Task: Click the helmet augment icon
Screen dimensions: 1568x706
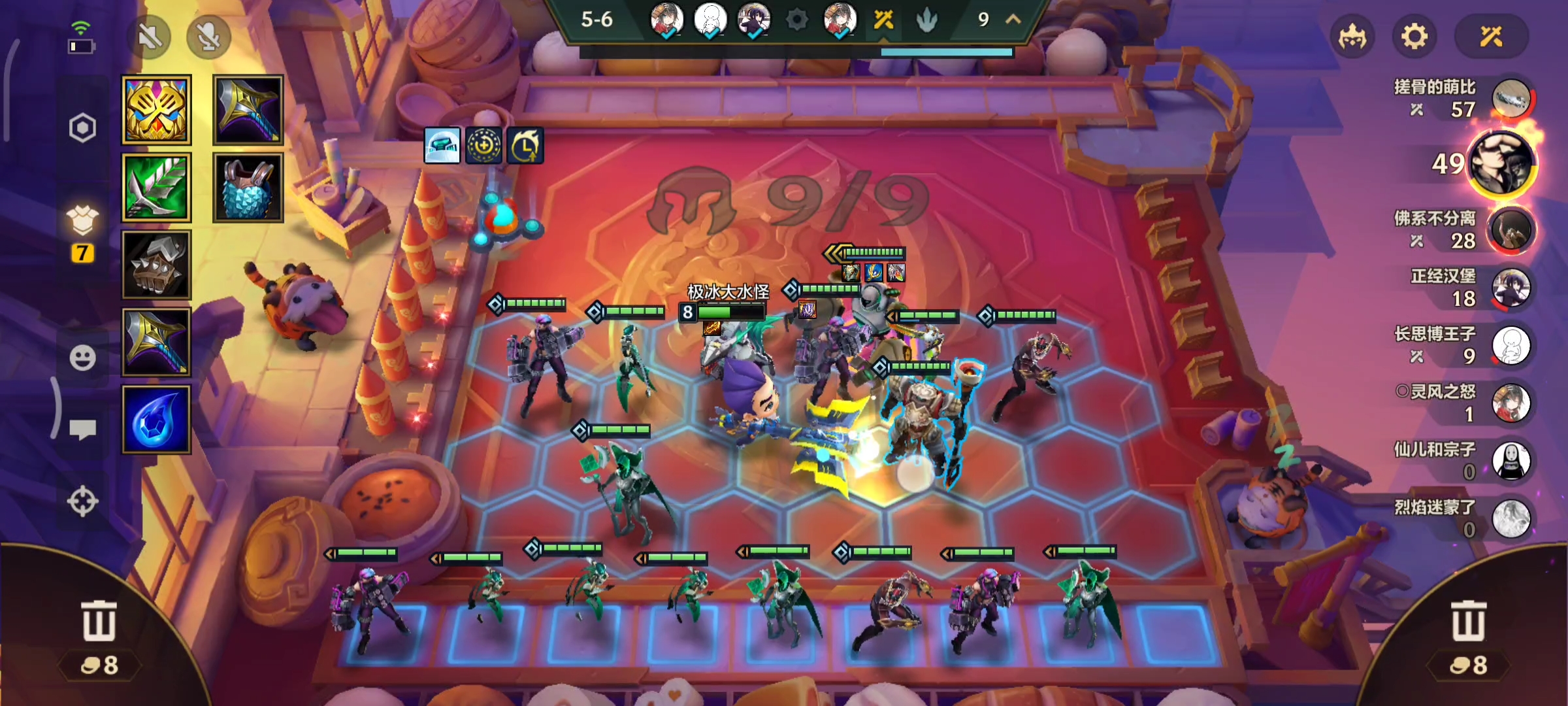Action: click(x=442, y=145)
